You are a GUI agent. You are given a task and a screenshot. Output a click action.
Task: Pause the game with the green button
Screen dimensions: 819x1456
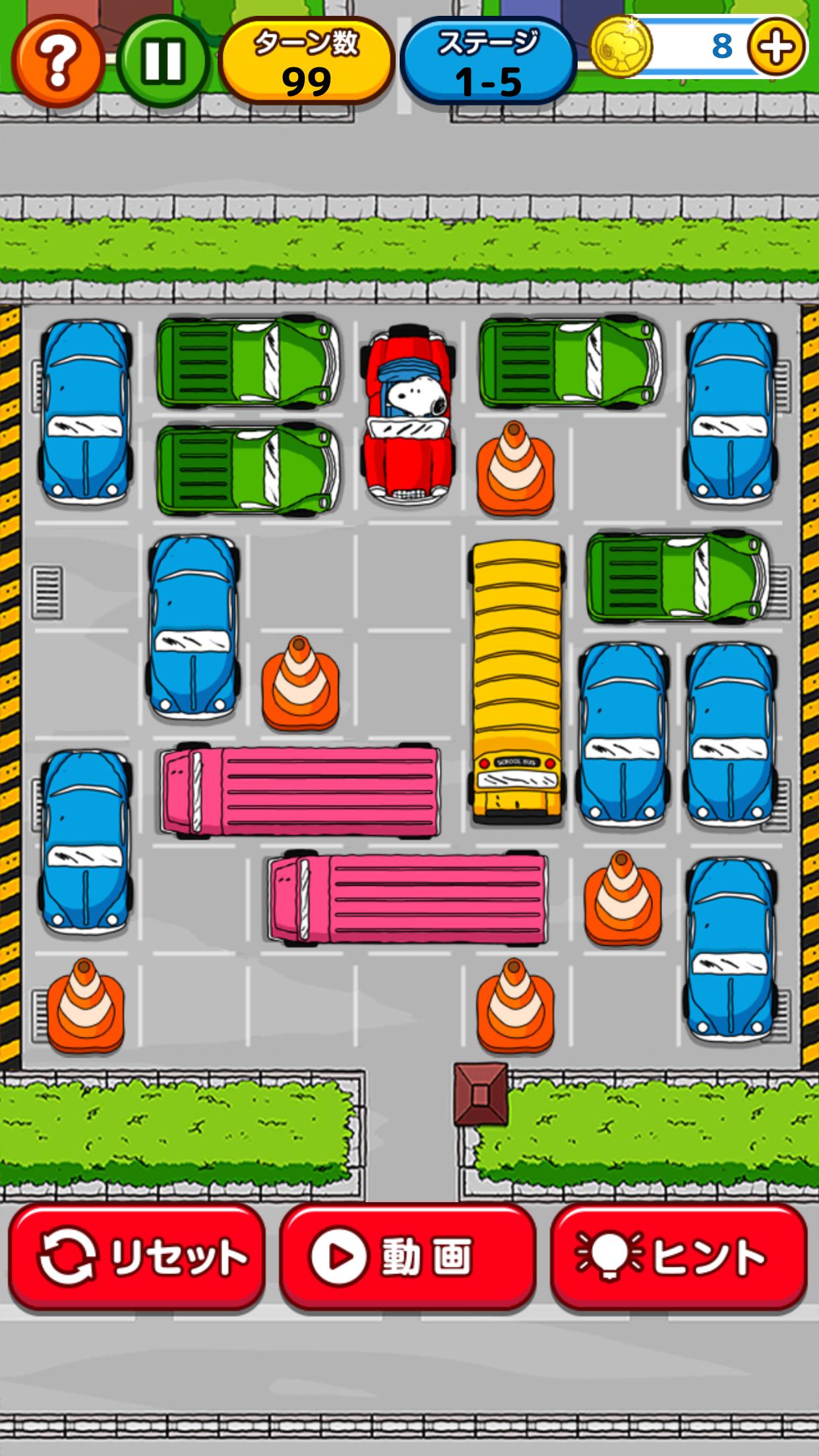pos(162,61)
